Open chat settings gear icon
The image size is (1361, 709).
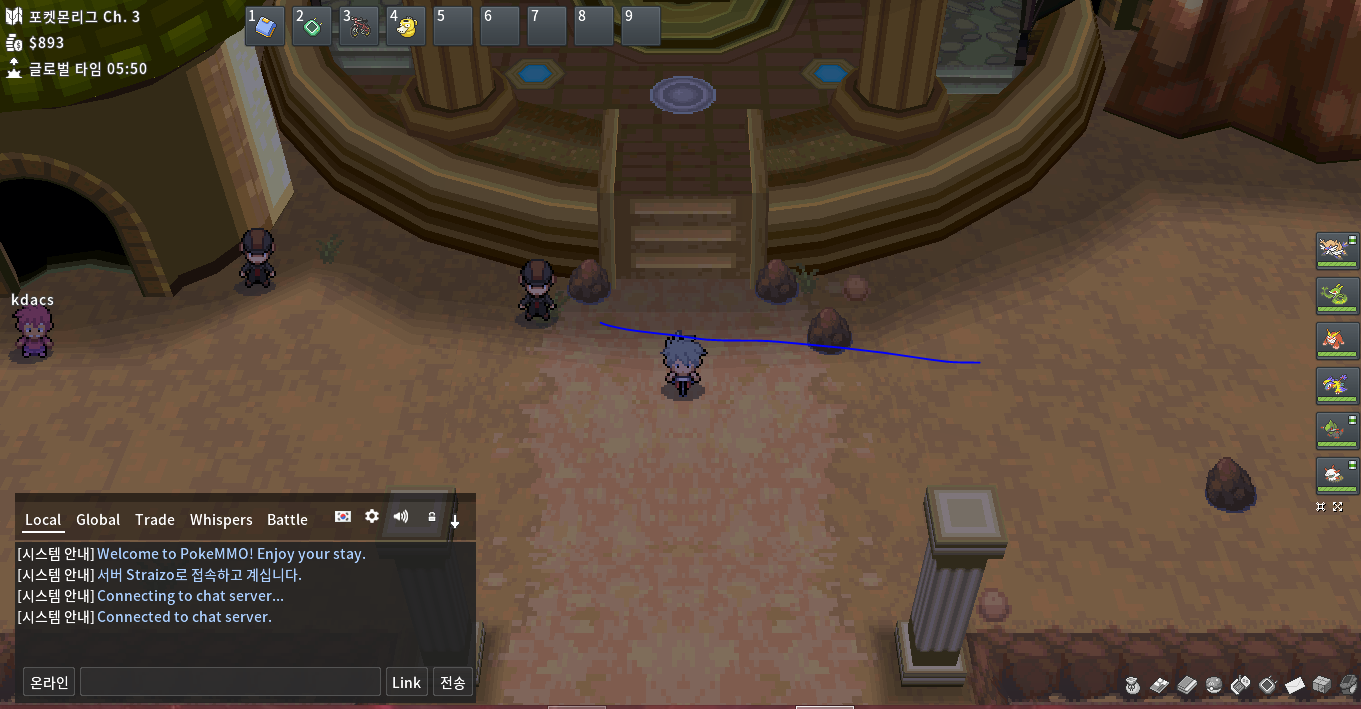pos(372,516)
